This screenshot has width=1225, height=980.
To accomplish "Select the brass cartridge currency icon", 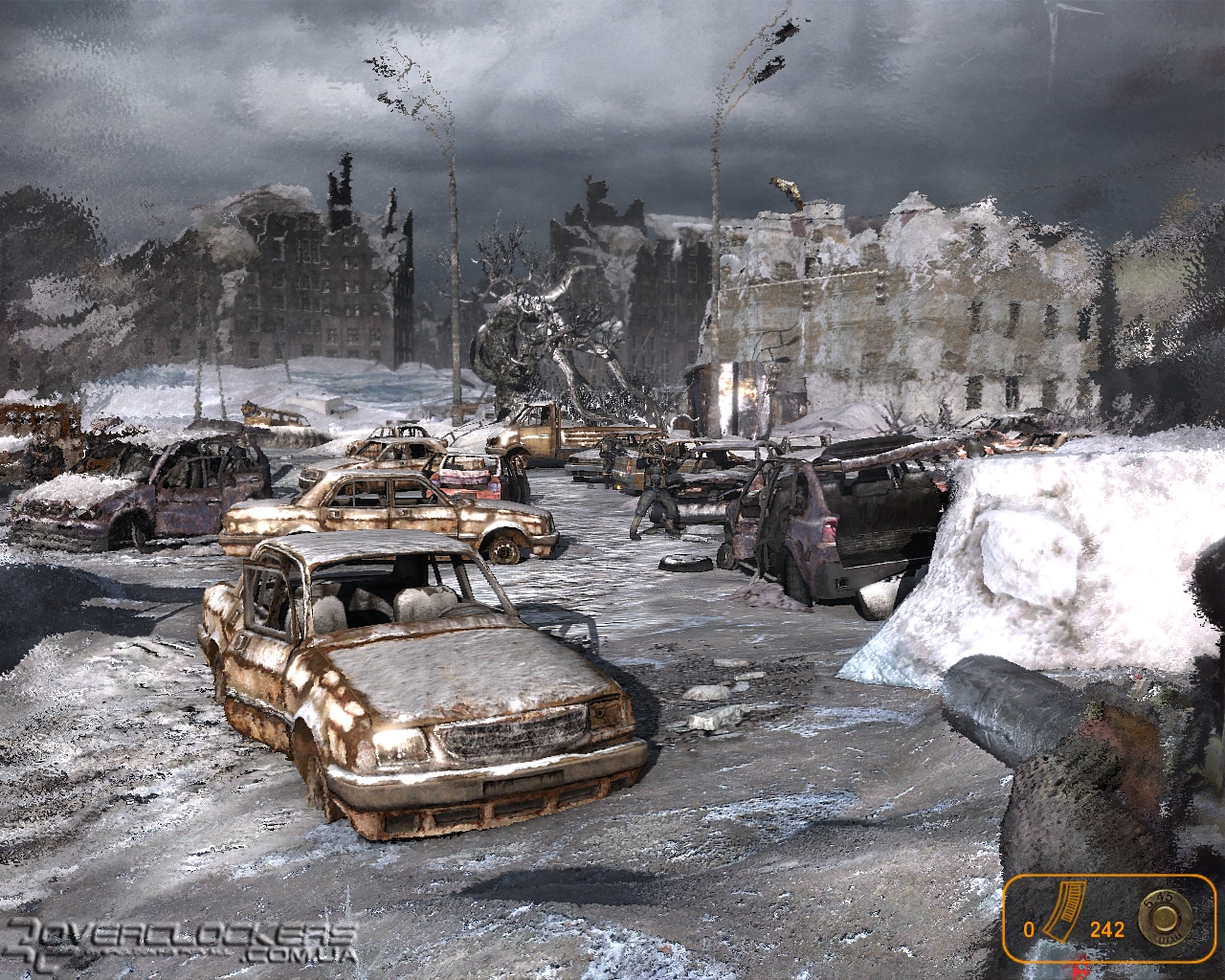I will pyautogui.click(x=1166, y=917).
